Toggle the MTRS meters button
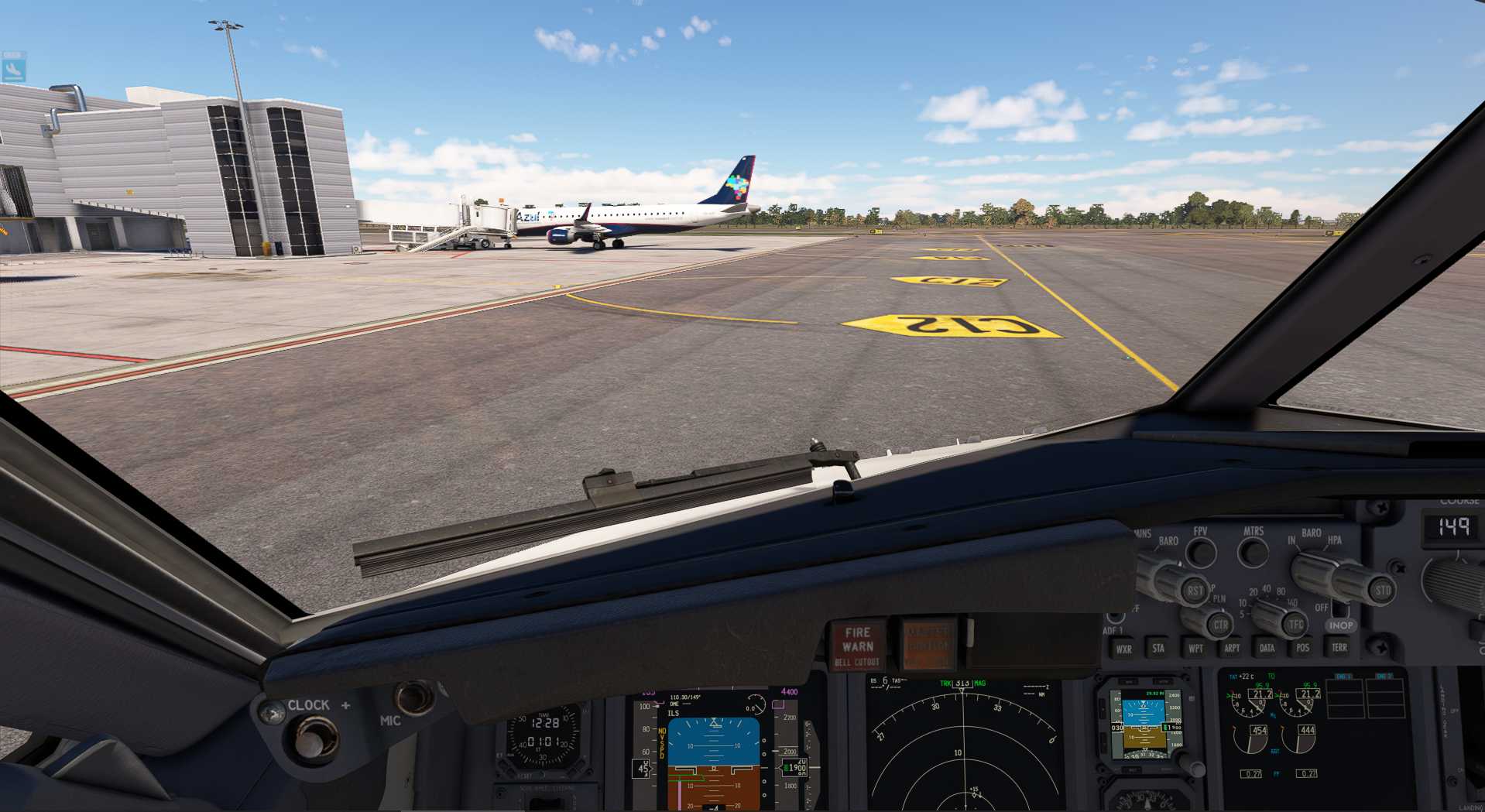 point(1253,553)
